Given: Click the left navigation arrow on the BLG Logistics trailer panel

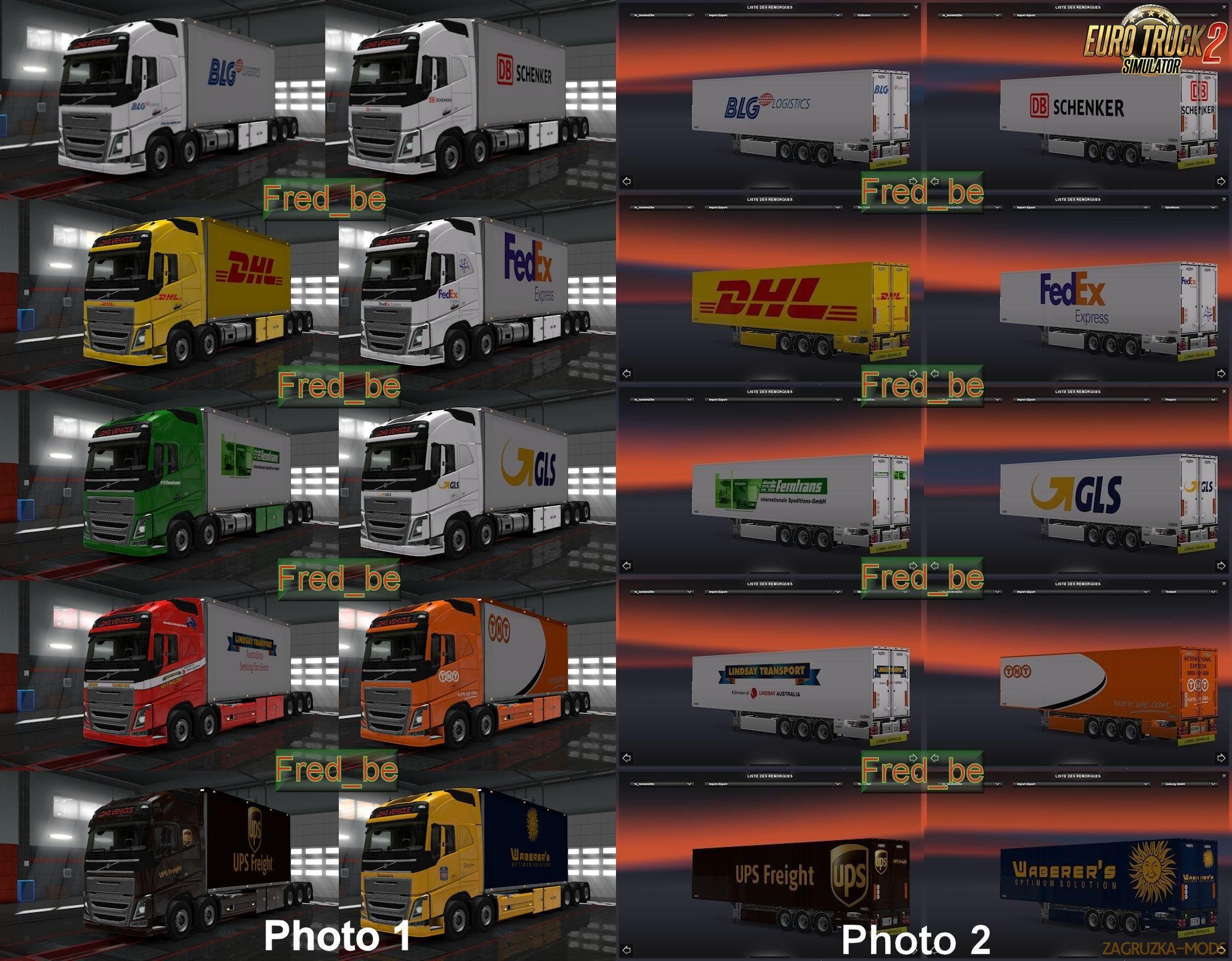Looking at the screenshot, I should pos(626,180).
